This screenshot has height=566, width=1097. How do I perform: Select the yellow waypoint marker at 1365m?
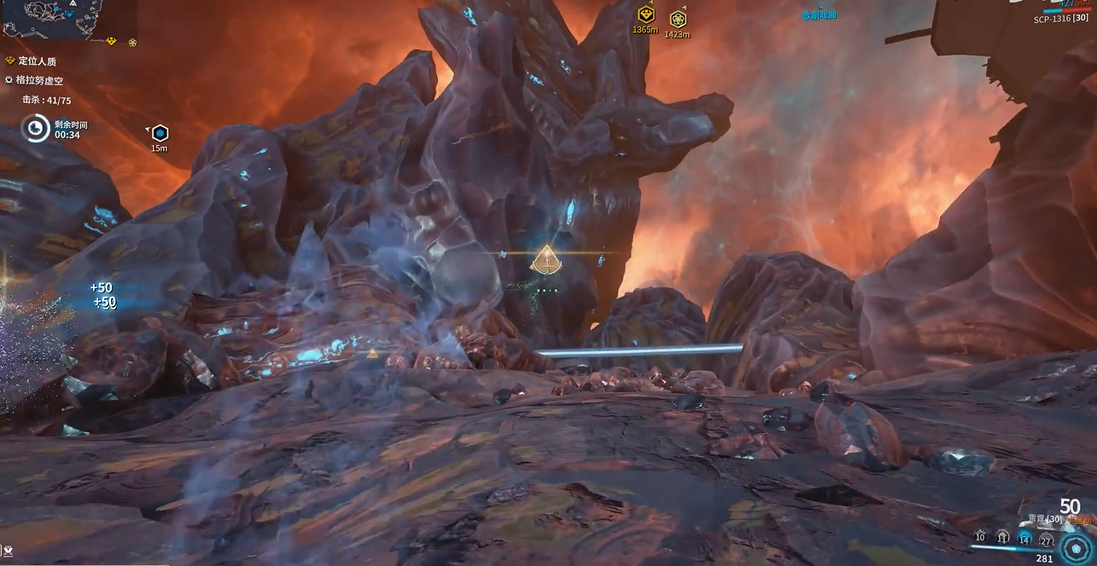click(646, 15)
